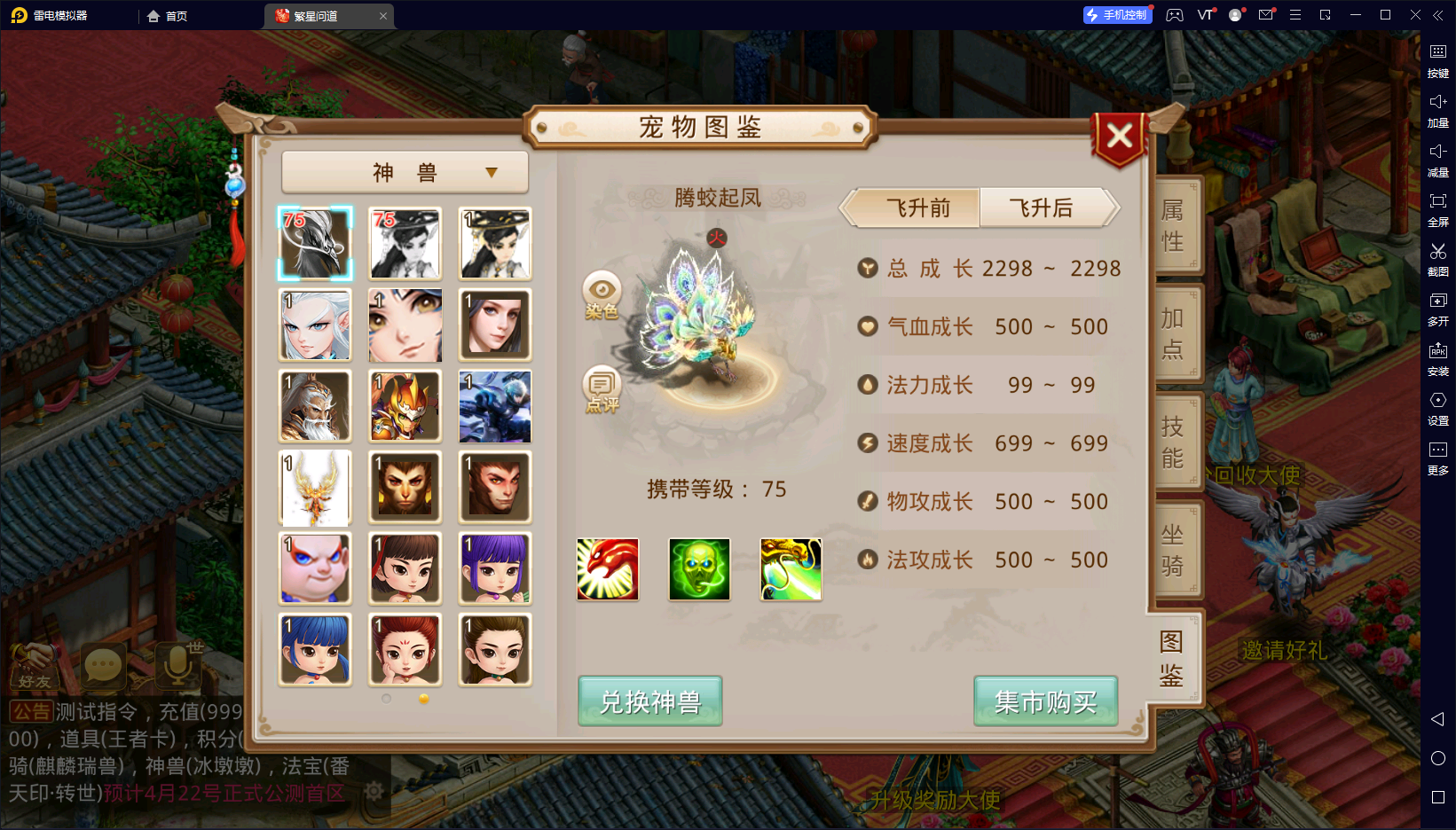Image resolution: width=1456 pixels, height=830 pixels.
Task: Open the 神兽 category dropdown
Action: click(x=405, y=172)
